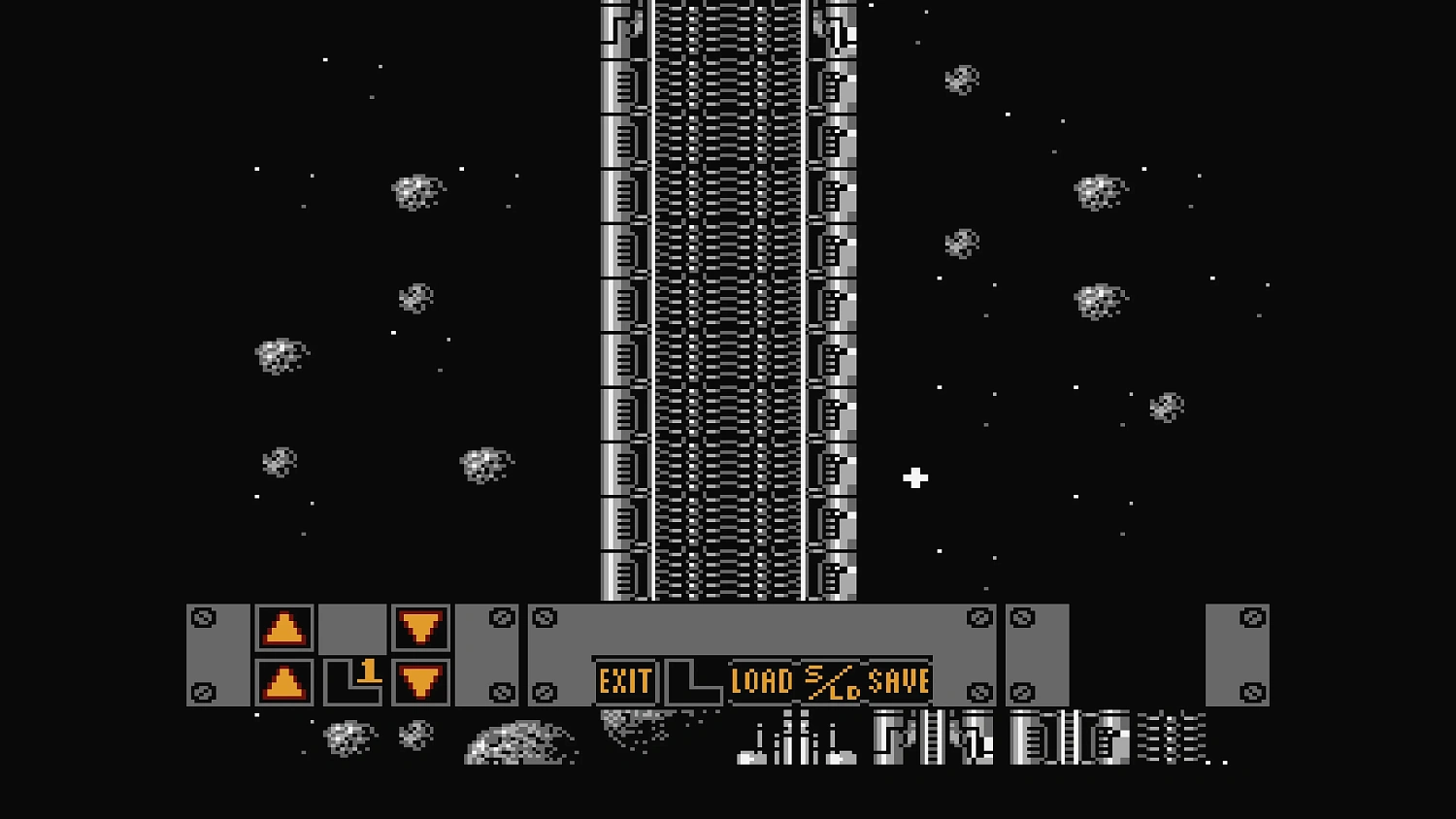Click the white crosshair cursor in the starfield
Screen dimensions: 1456x819
[913, 477]
